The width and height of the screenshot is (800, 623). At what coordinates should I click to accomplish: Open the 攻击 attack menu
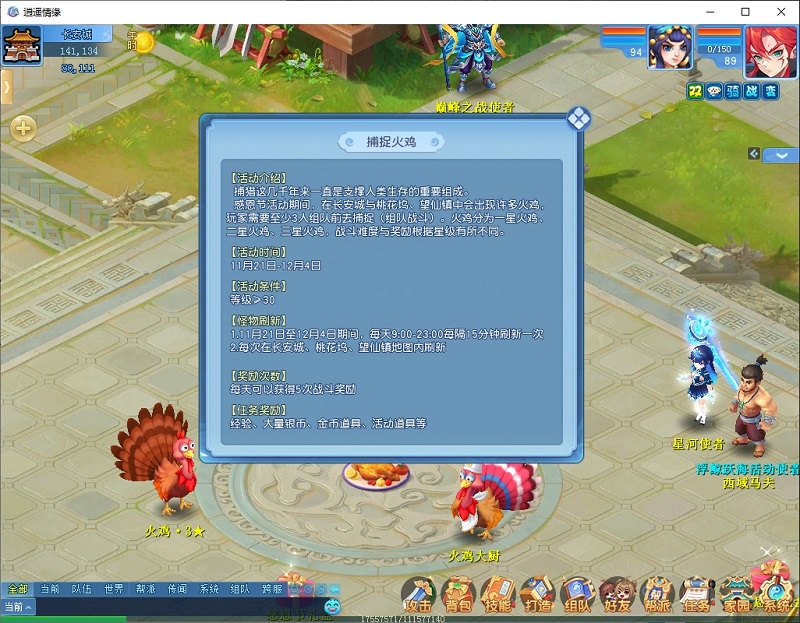point(418,594)
